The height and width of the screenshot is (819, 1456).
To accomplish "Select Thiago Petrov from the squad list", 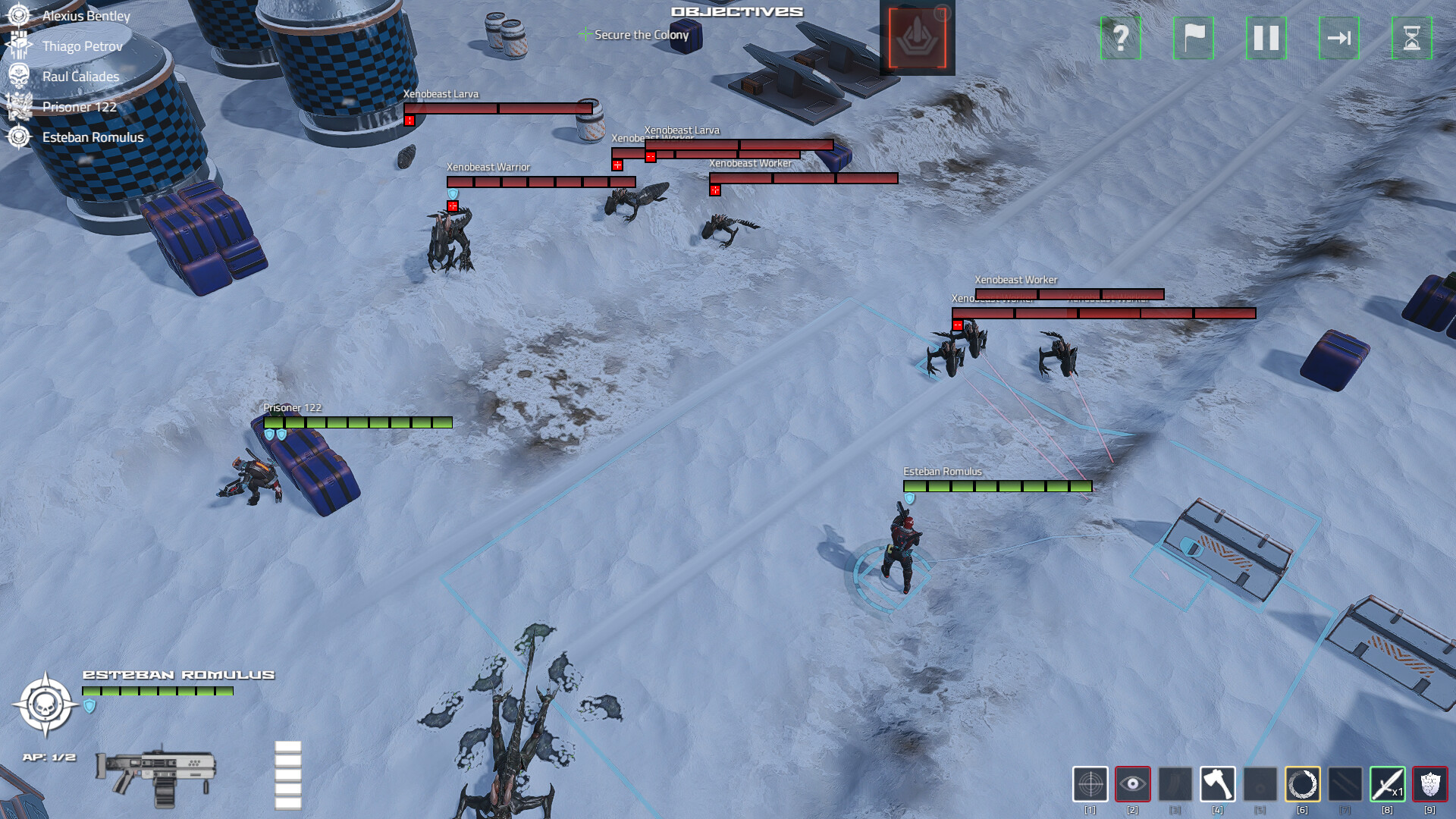I will tap(82, 46).
